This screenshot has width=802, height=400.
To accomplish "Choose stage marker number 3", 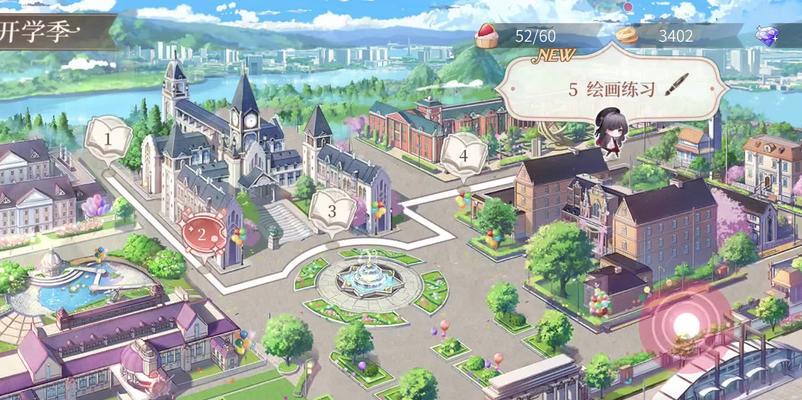I will click(x=331, y=211).
